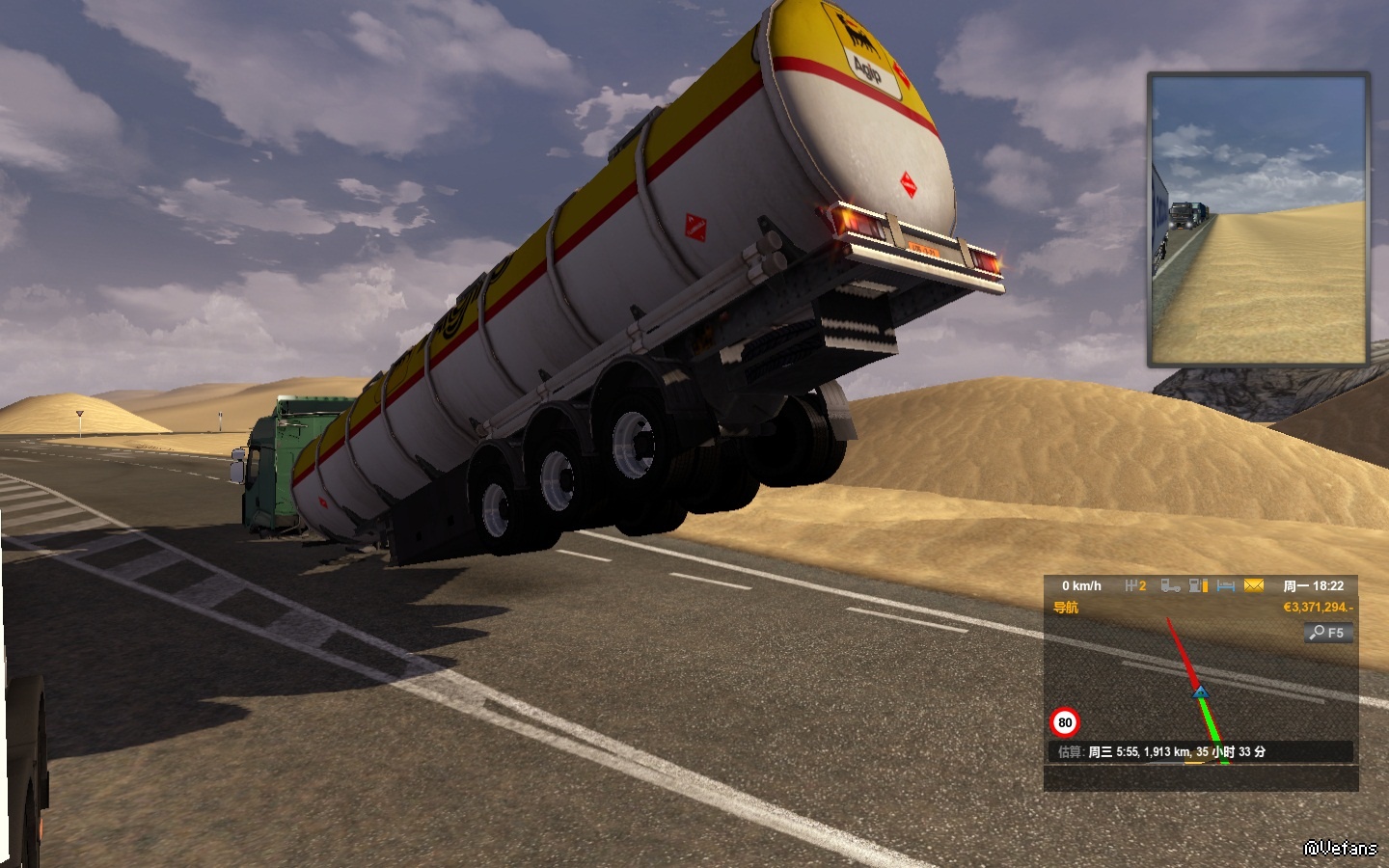
Task: Select the grey truck damage icon
Action: 1170,585
